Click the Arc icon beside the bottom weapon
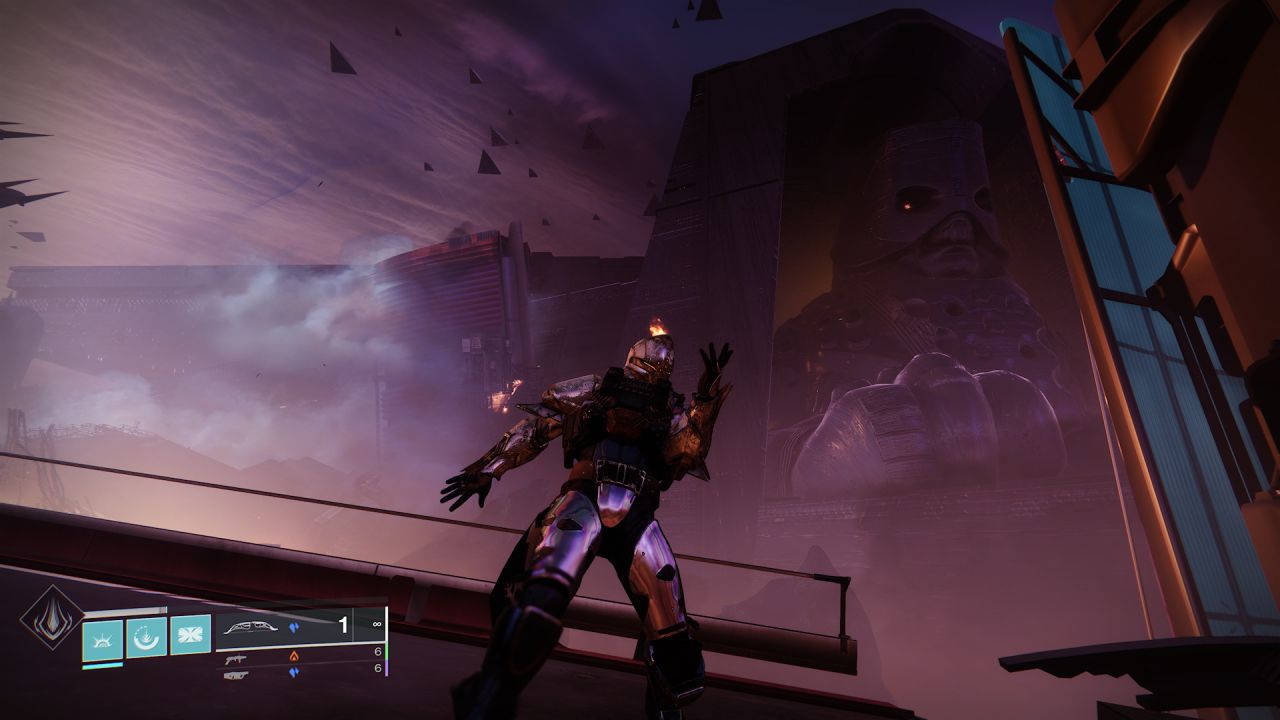The image size is (1280, 720). coord(297,672)
